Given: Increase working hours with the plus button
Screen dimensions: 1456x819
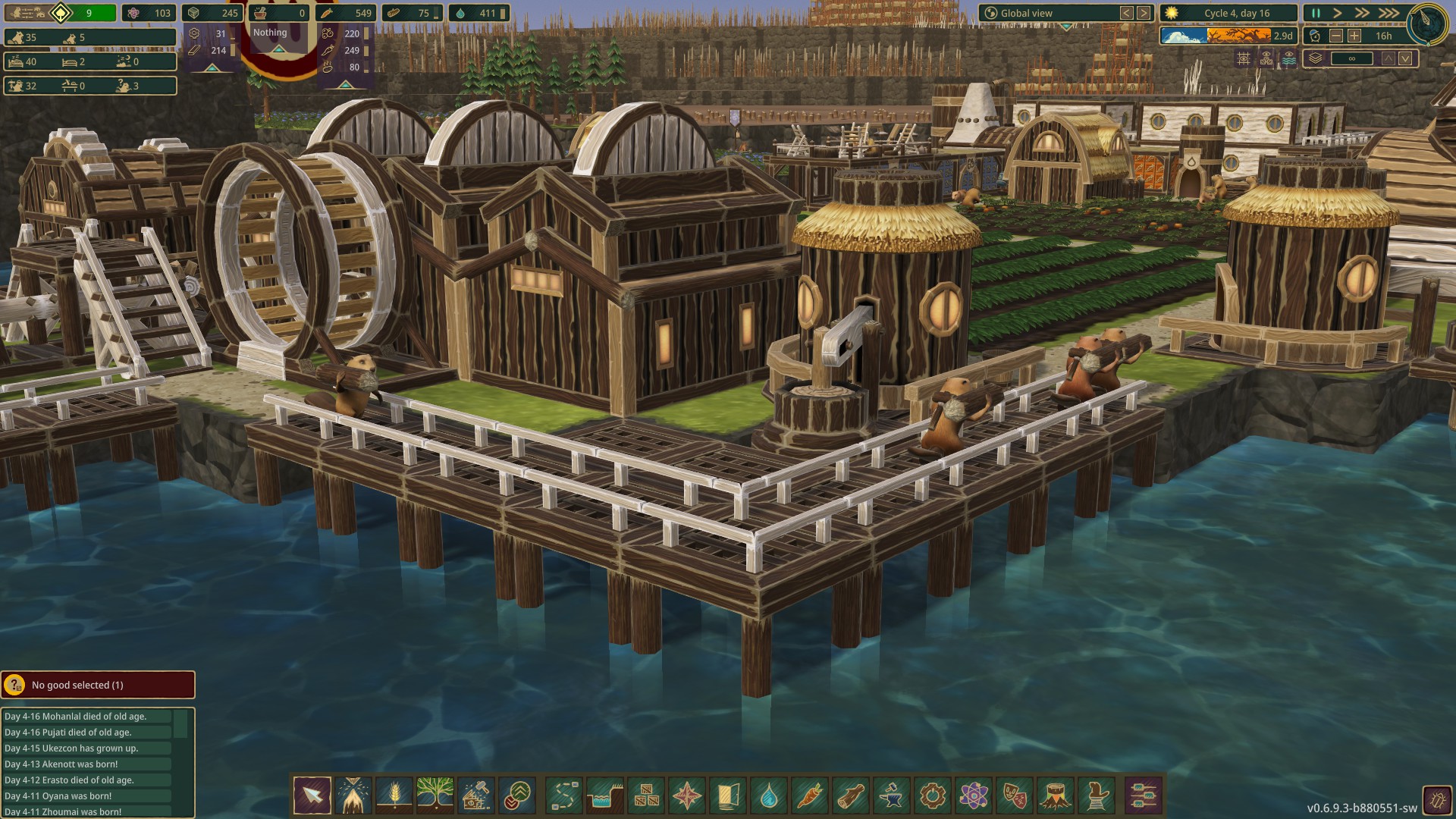Looking at the screenshot, I should tap(1354, 36).
